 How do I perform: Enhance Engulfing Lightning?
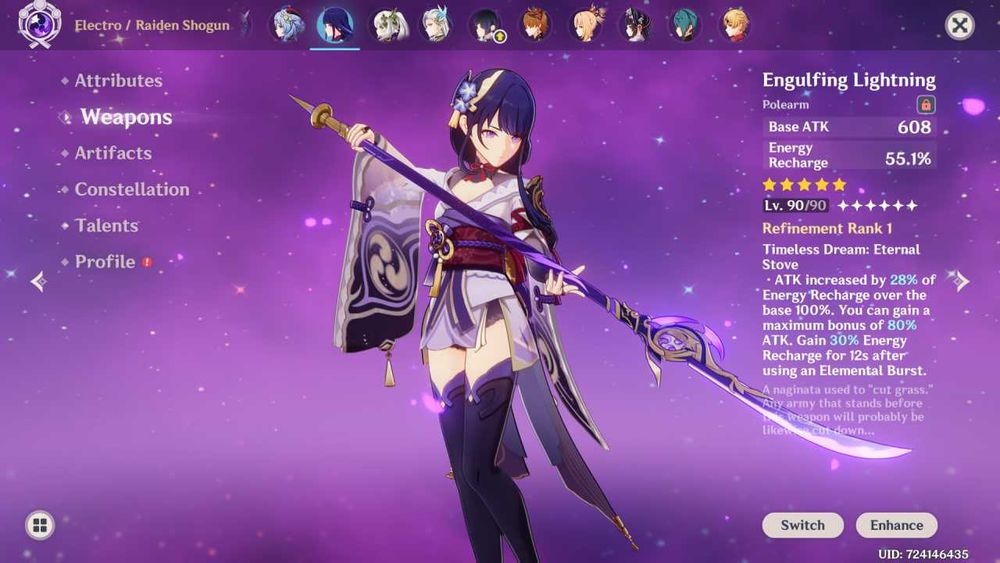tap(896, 525)
